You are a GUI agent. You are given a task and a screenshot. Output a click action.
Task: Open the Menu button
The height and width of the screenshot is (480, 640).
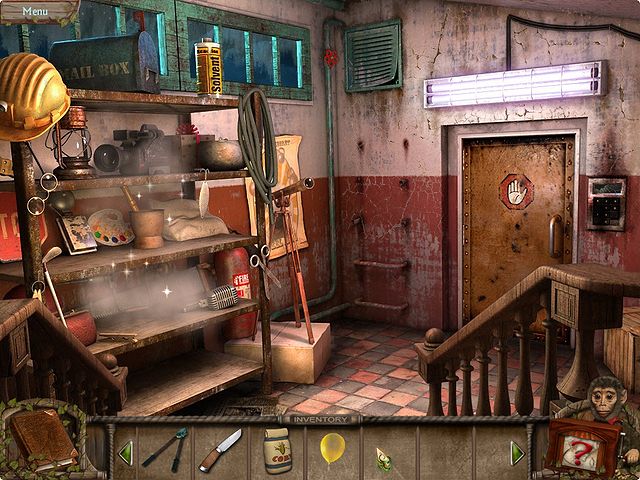(x=35, y=11)
